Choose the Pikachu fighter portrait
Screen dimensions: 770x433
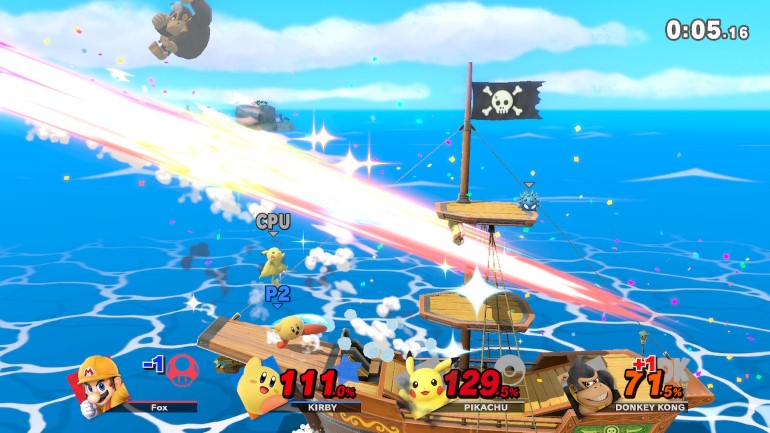pyautogui.click(x=425, y=386)
